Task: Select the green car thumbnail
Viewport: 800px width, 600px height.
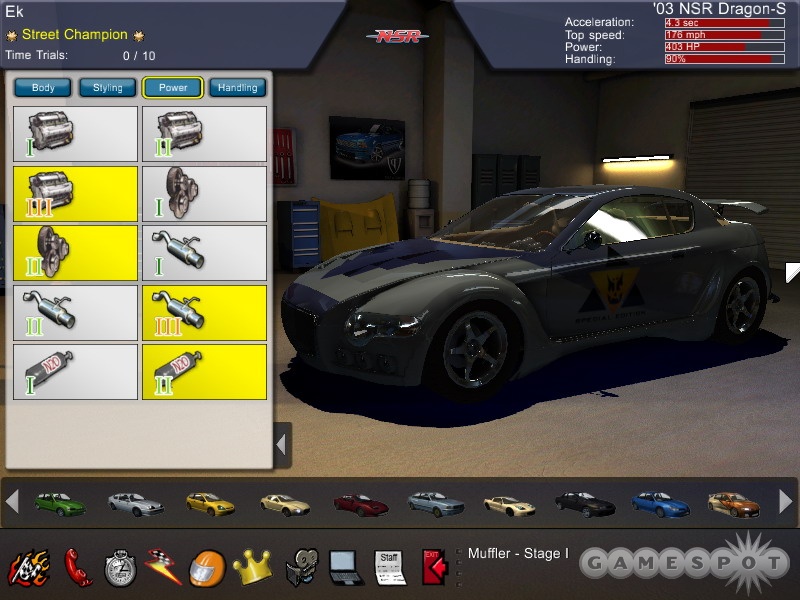Action: click(58, 503)
